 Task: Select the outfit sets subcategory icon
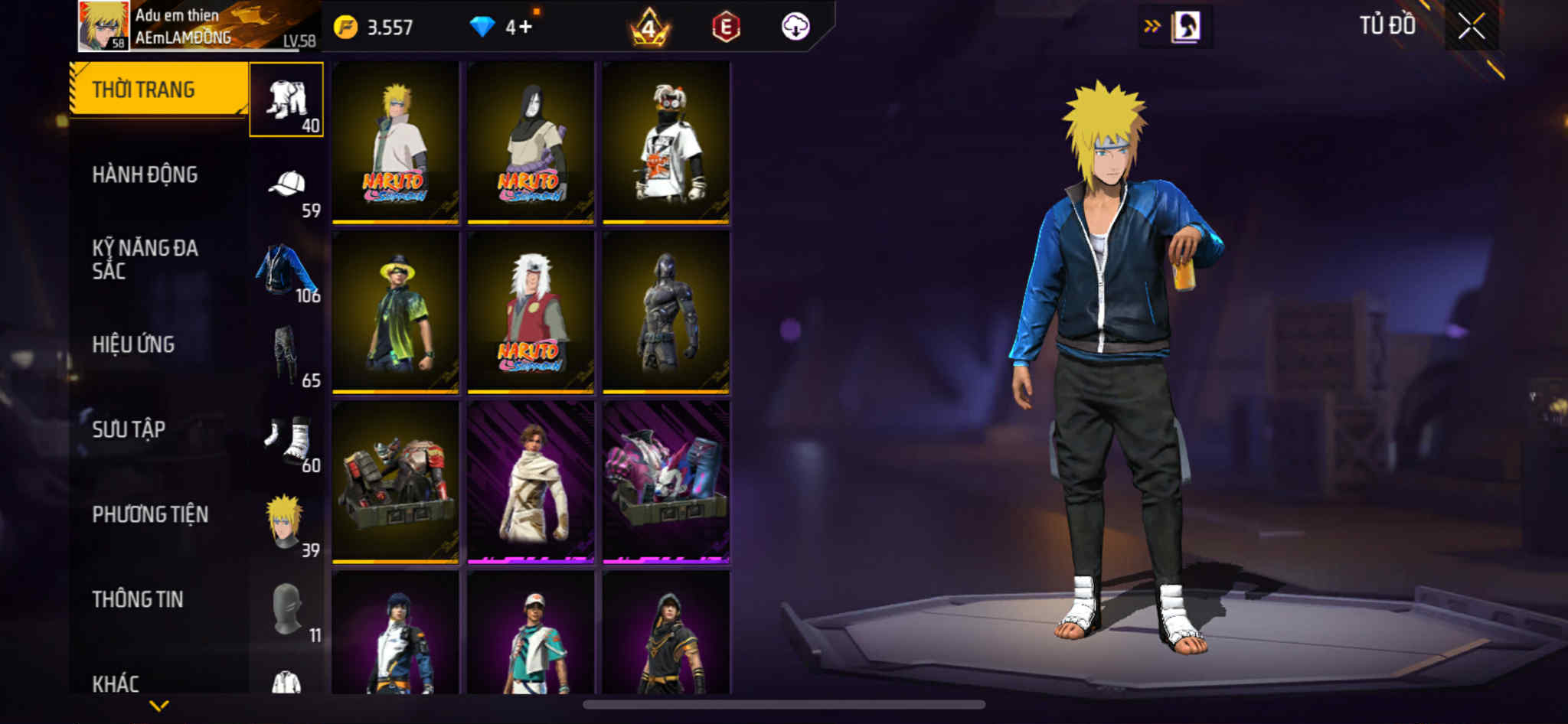coord(286,99)
